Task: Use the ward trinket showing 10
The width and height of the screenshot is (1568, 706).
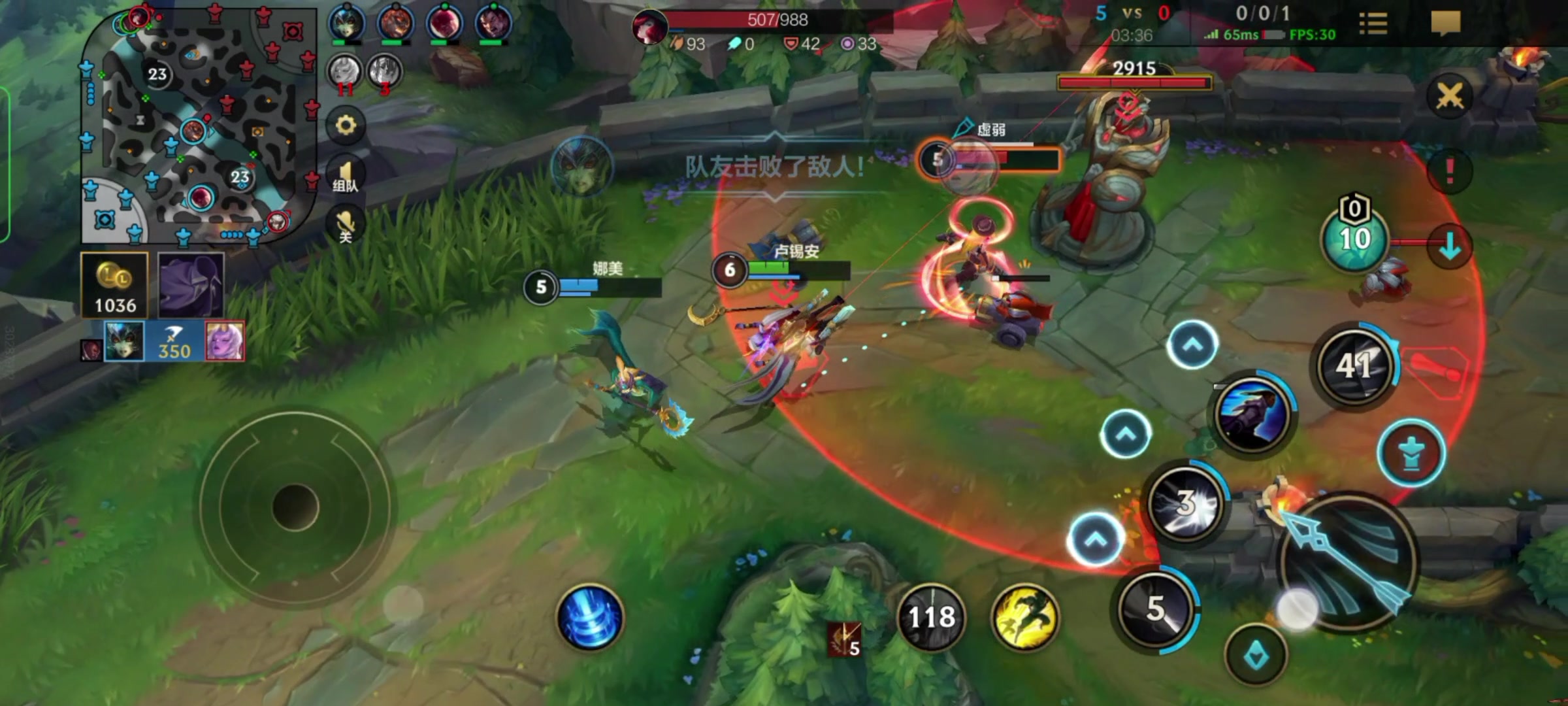Action: coord(1354,239)
